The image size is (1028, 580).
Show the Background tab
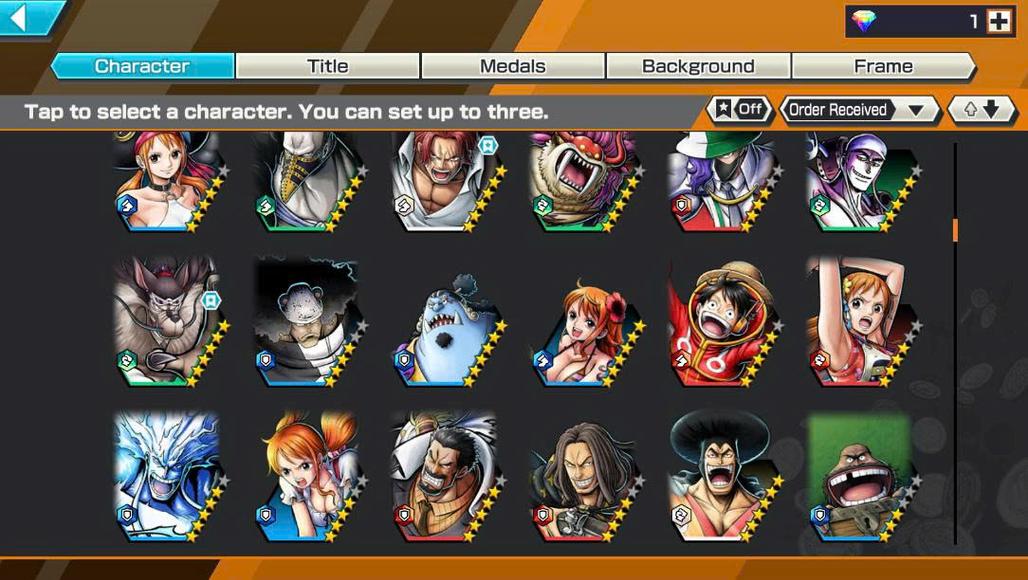(698, 66)
